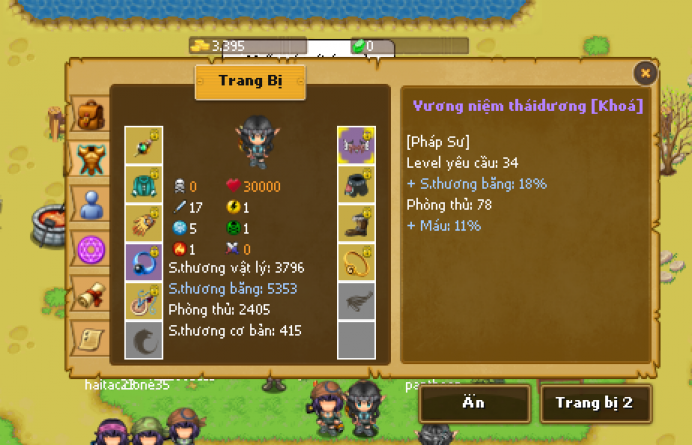
Task: Select the brown boots slot
Action: pos(356,223)
